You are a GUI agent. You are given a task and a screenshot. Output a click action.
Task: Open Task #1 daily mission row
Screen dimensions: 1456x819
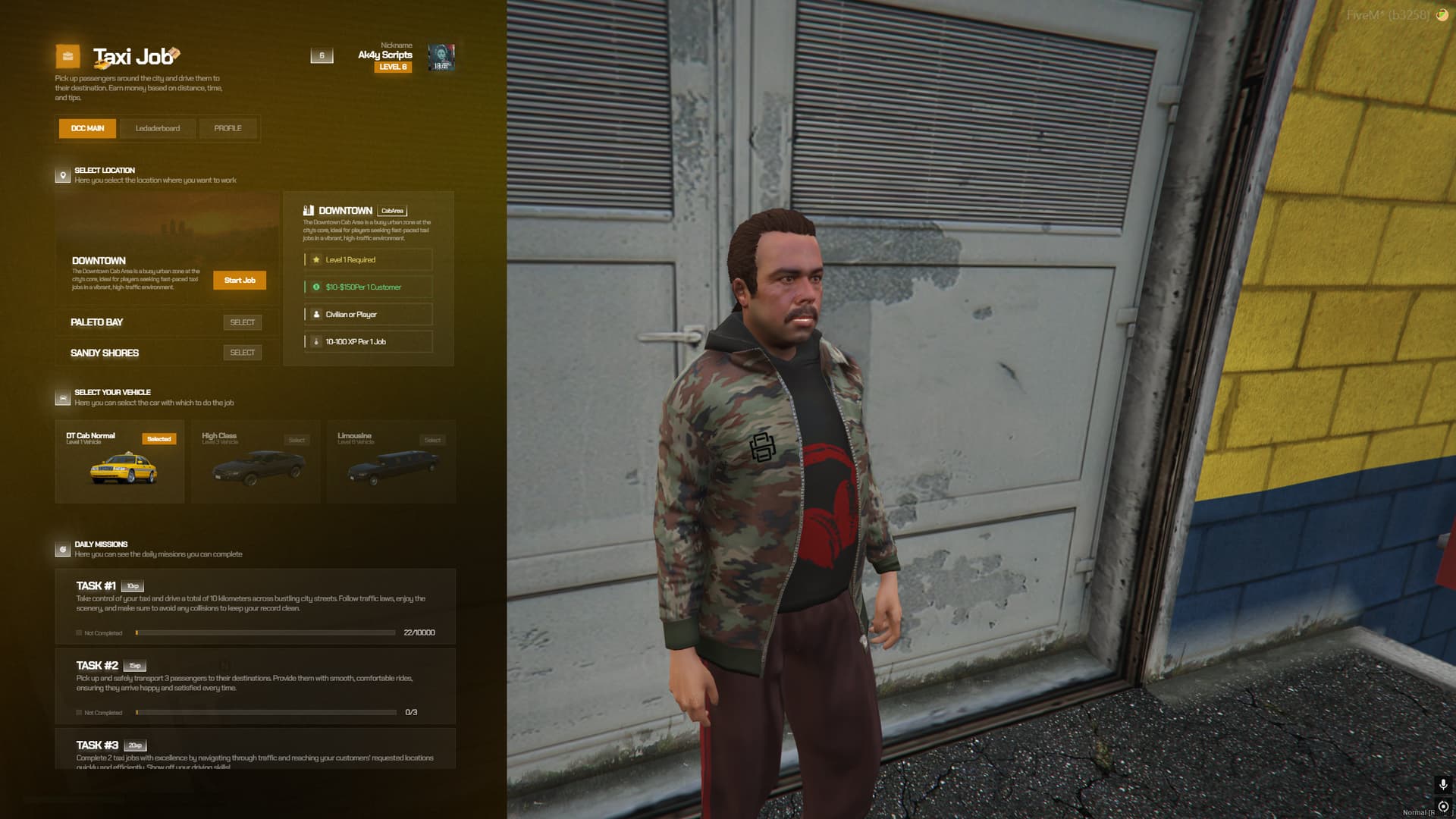(x=255, y=607)
